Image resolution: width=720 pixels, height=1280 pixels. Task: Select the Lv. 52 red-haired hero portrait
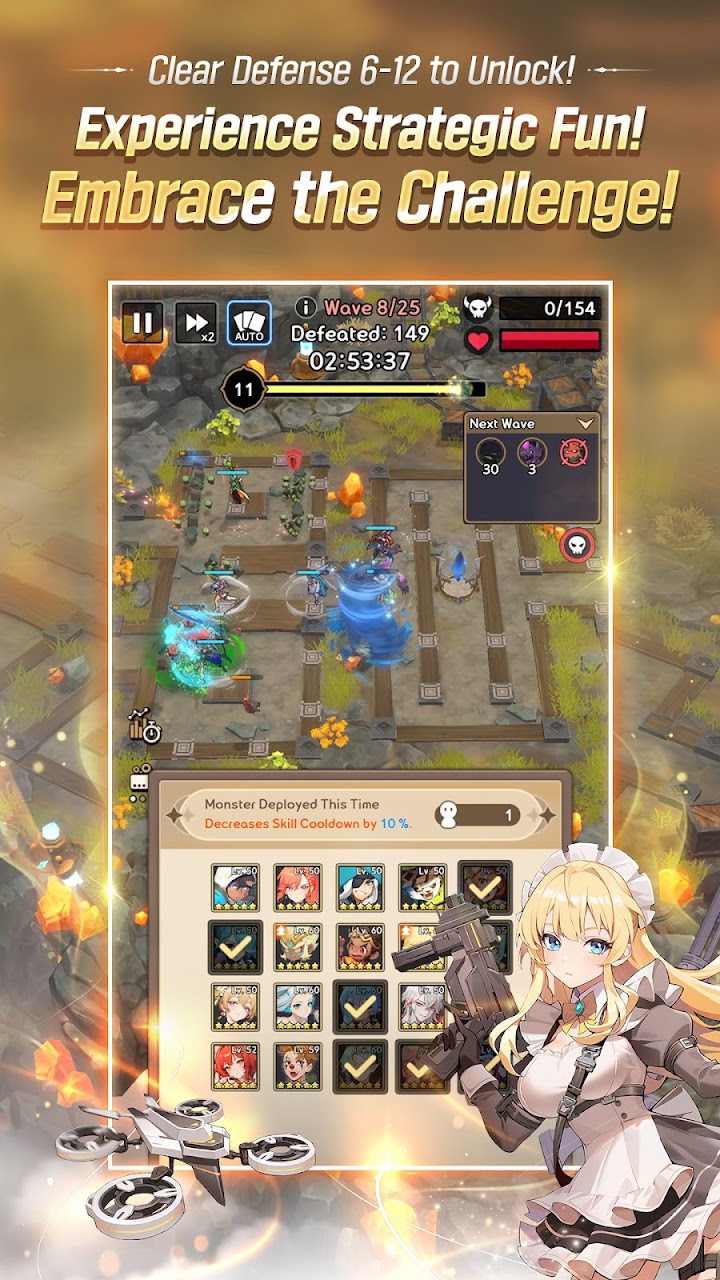236,1066
